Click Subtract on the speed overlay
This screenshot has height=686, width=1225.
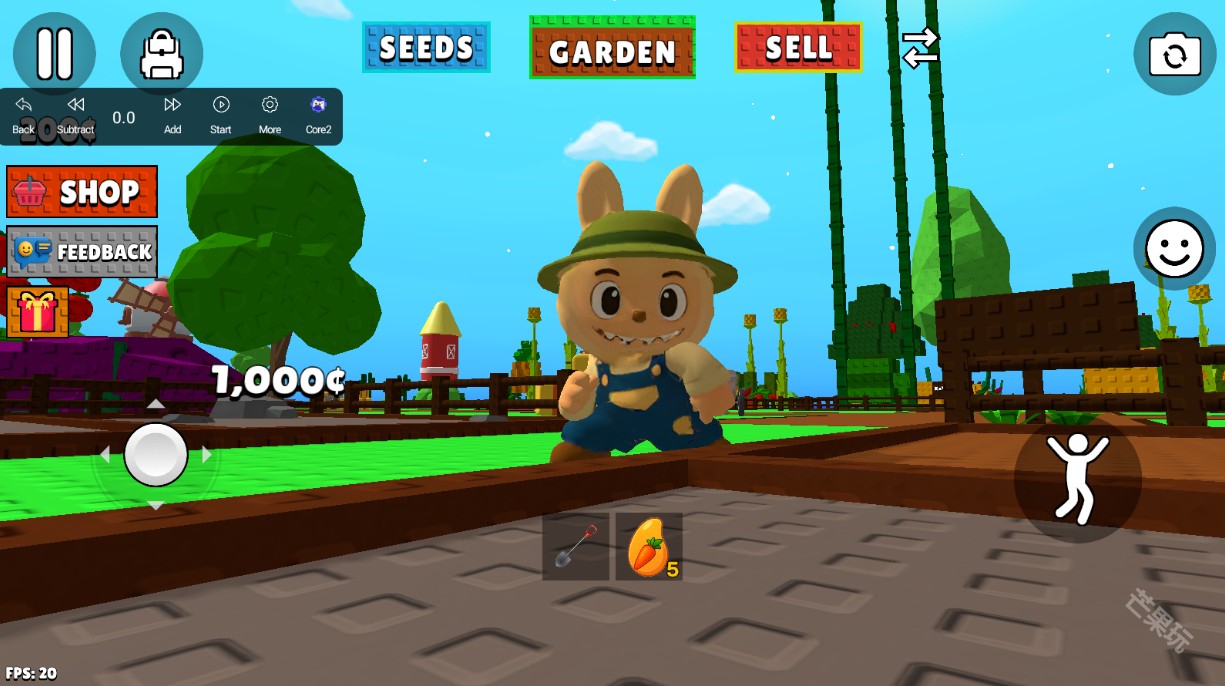tap(75, 114)
